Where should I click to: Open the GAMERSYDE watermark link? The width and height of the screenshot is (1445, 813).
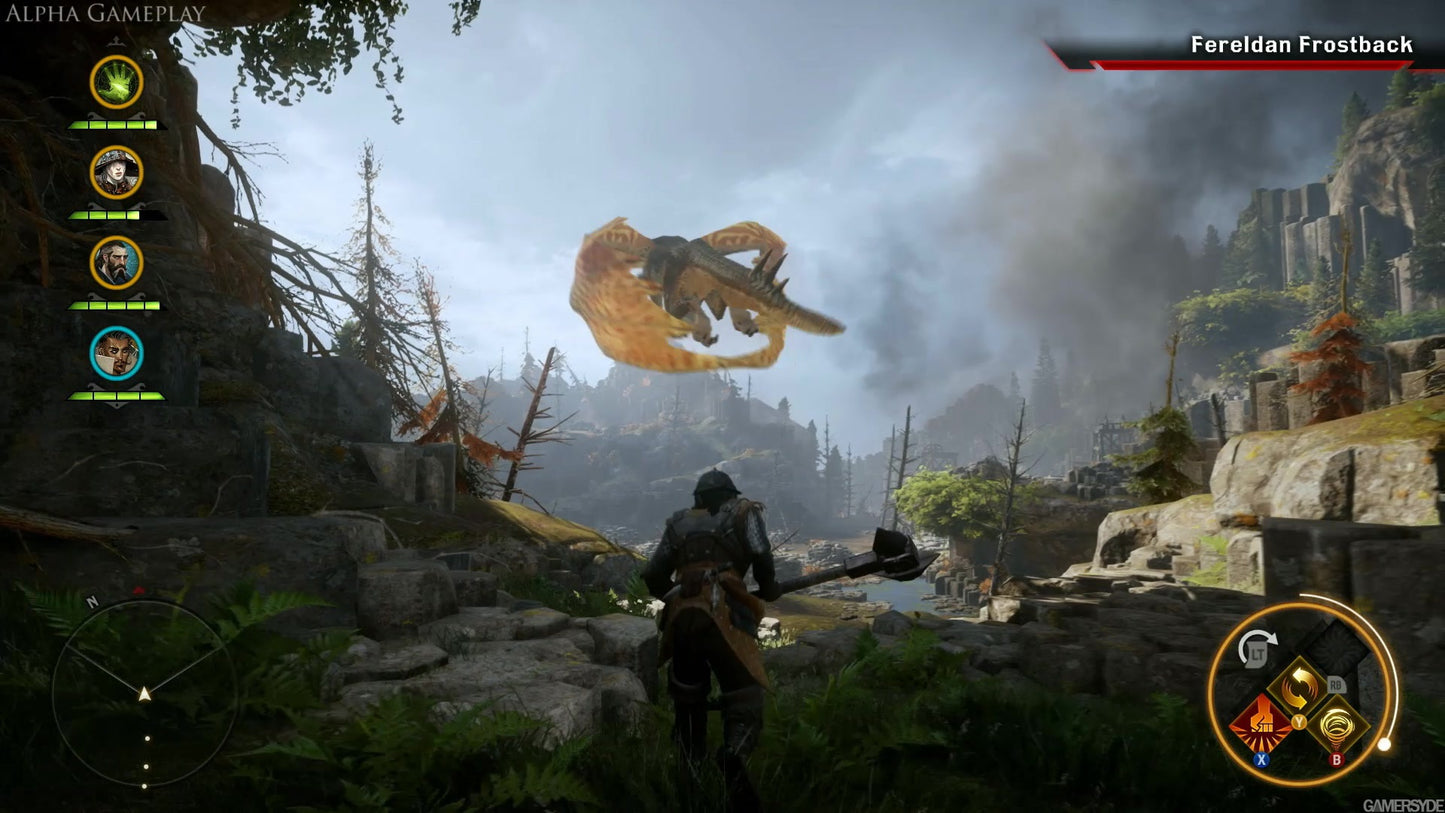(x=1401, y=803)
